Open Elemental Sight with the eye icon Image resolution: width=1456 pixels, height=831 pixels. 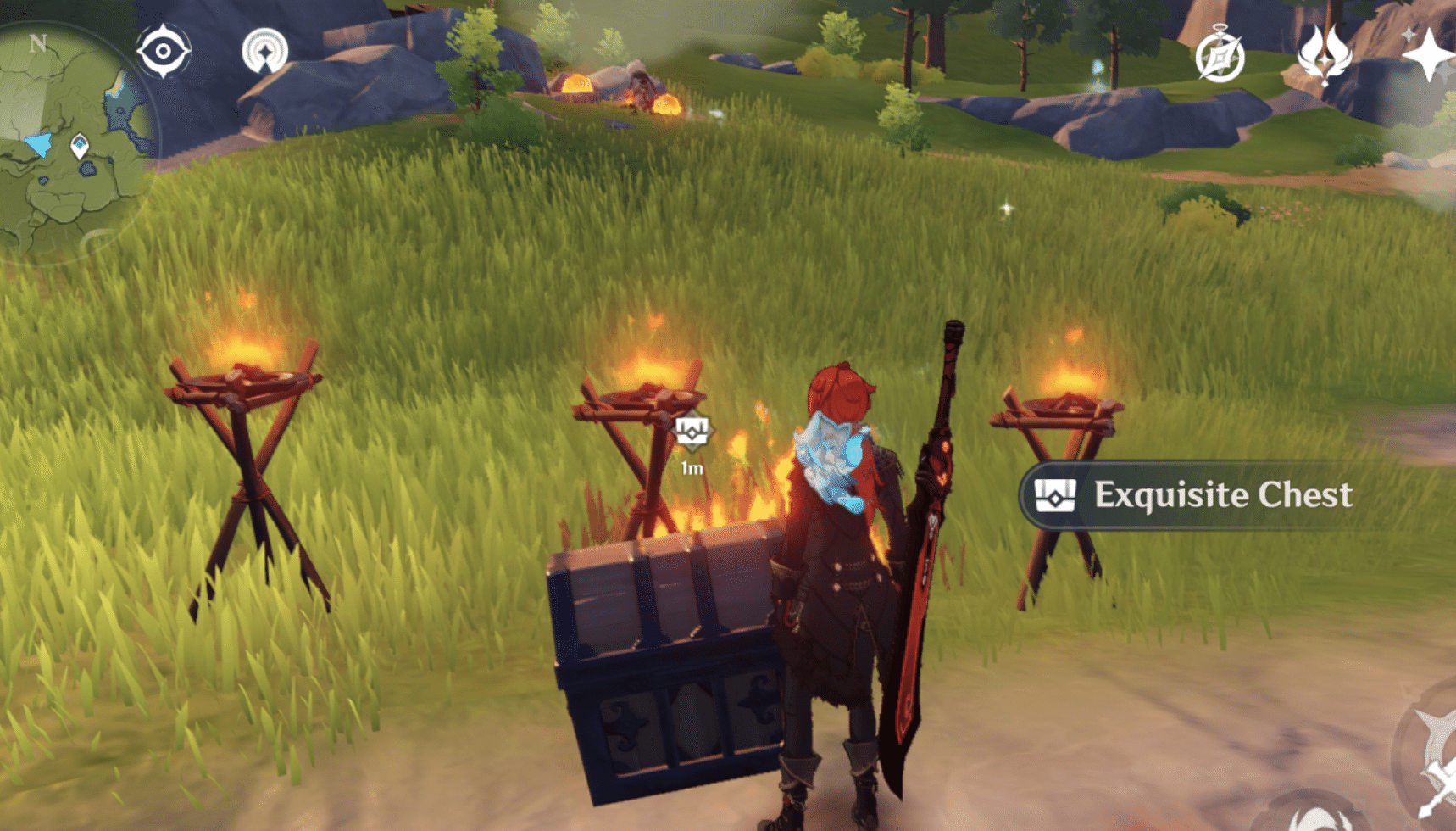point(164,53)
